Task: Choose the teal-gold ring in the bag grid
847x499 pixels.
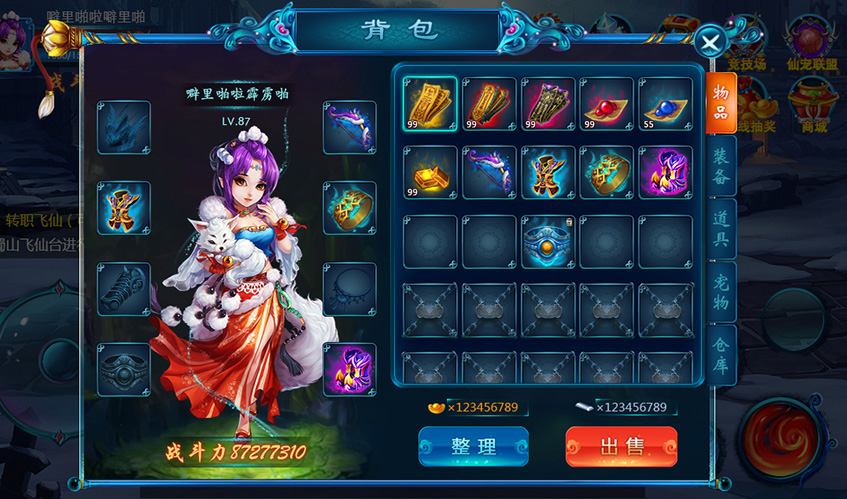Action: click(608, 172)
